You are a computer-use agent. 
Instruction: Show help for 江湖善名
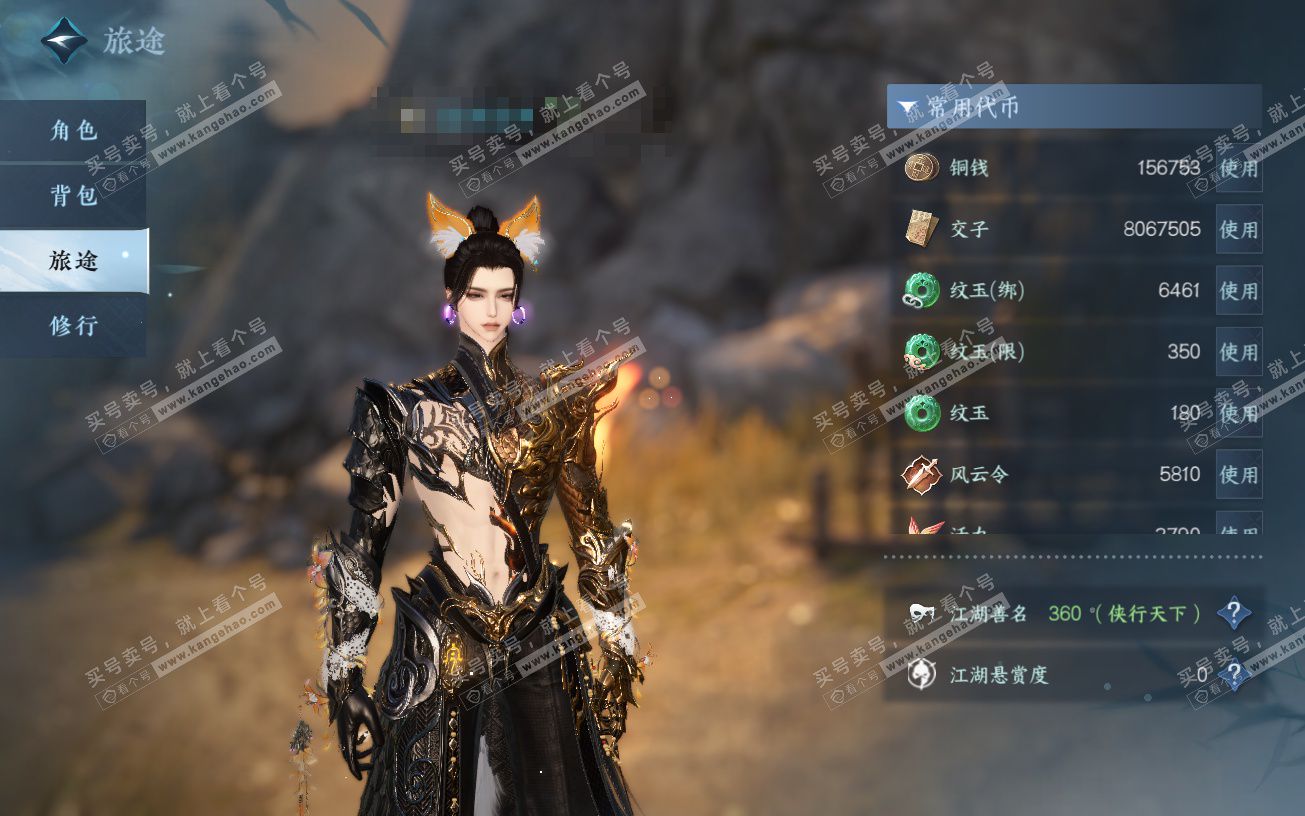[x=1234, y=613]
